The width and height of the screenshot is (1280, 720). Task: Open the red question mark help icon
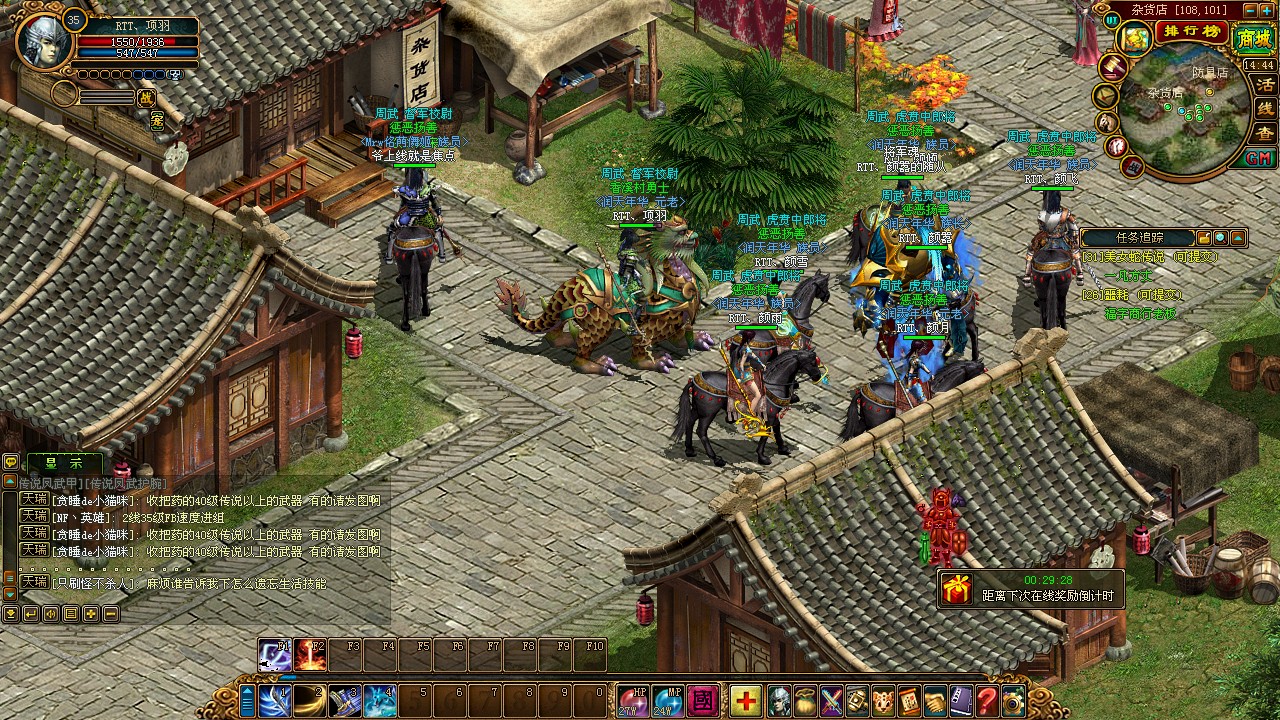(x=987, y=701)
